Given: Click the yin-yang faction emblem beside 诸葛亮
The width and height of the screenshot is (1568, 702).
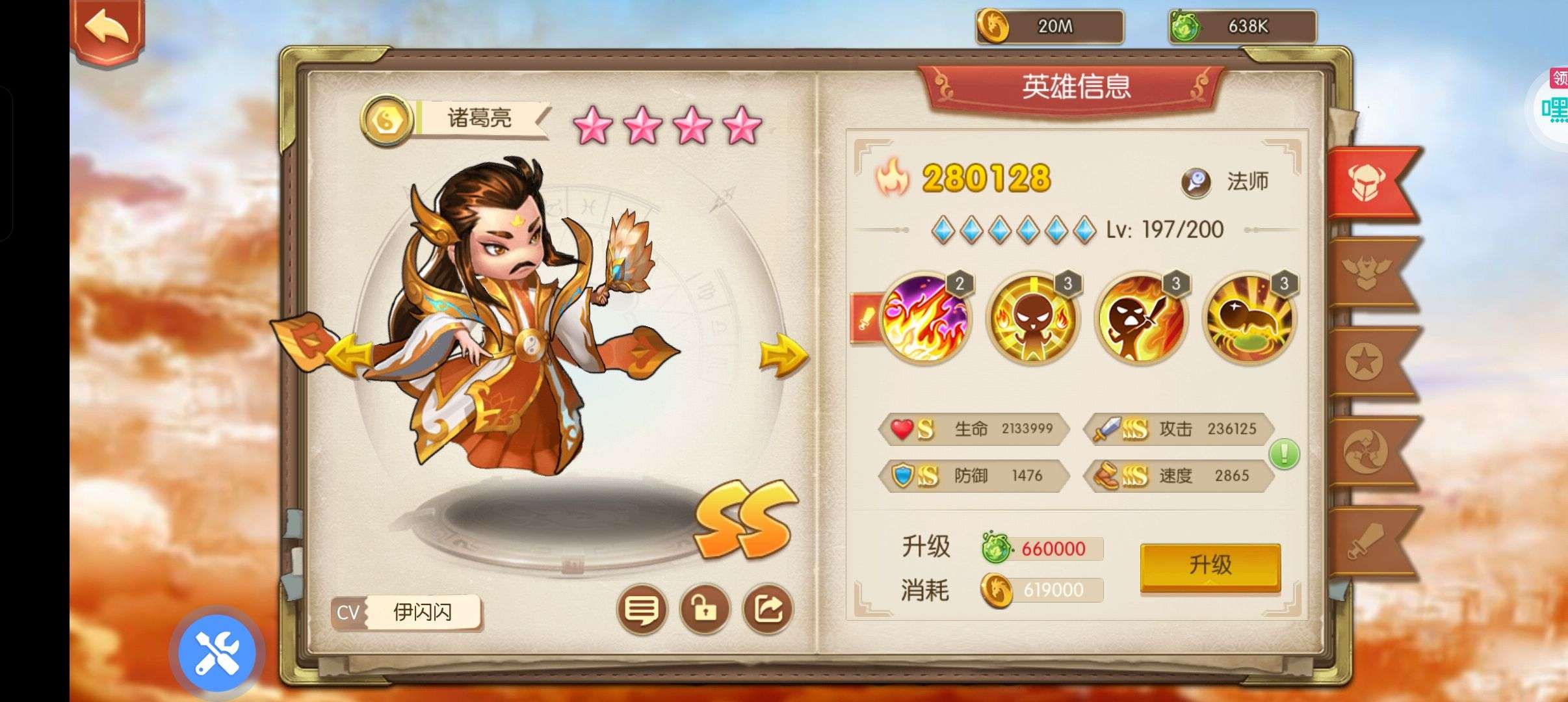Looking at the screenshot, I should click(387, 121).
